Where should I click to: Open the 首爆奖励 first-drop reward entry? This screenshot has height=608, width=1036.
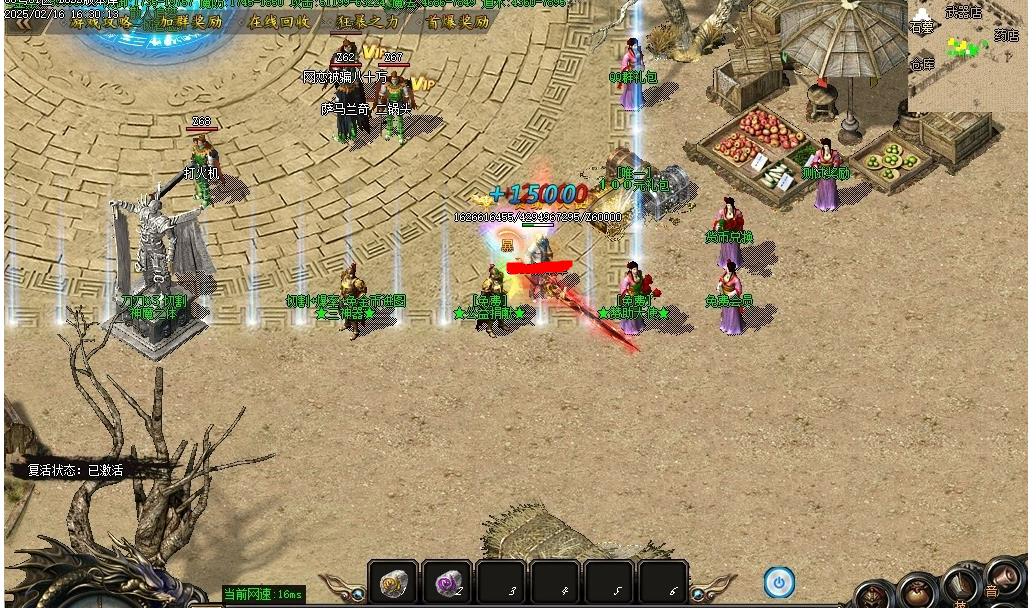[x=457, y=21]
